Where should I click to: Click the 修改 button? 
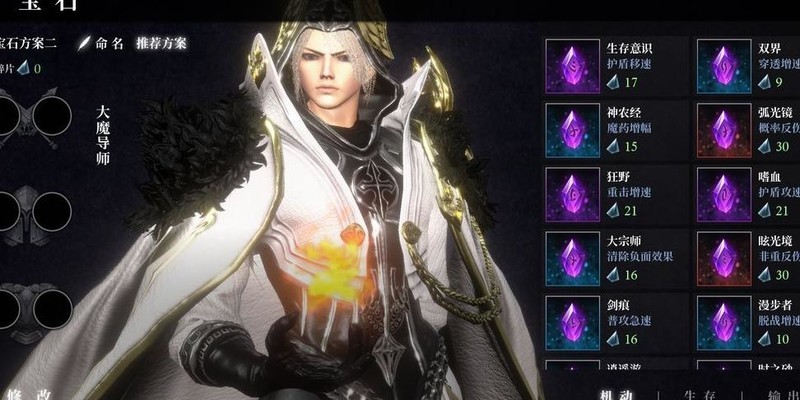[x=30, y=393]
